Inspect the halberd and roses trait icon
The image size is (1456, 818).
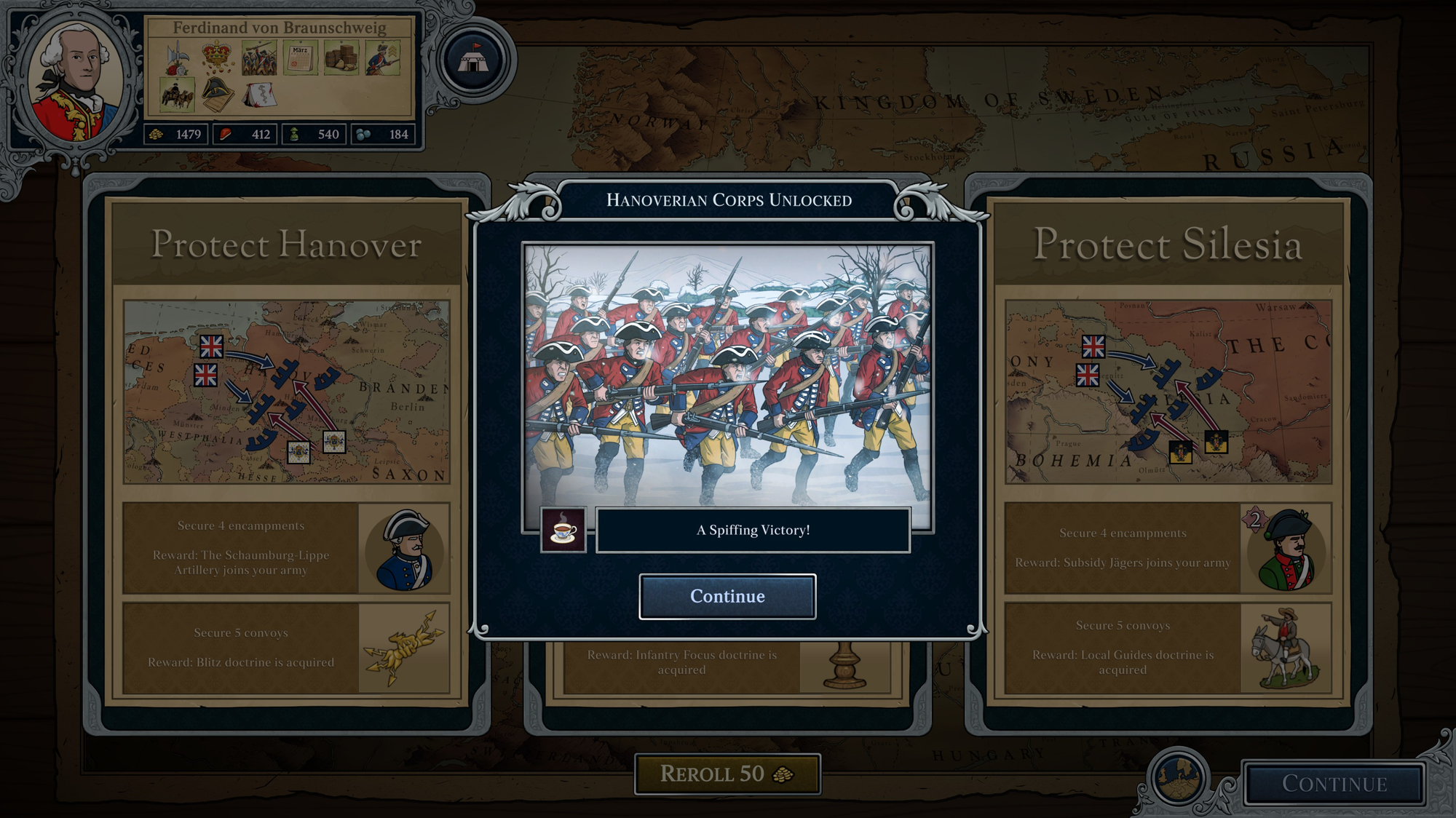tap(177, 58)
